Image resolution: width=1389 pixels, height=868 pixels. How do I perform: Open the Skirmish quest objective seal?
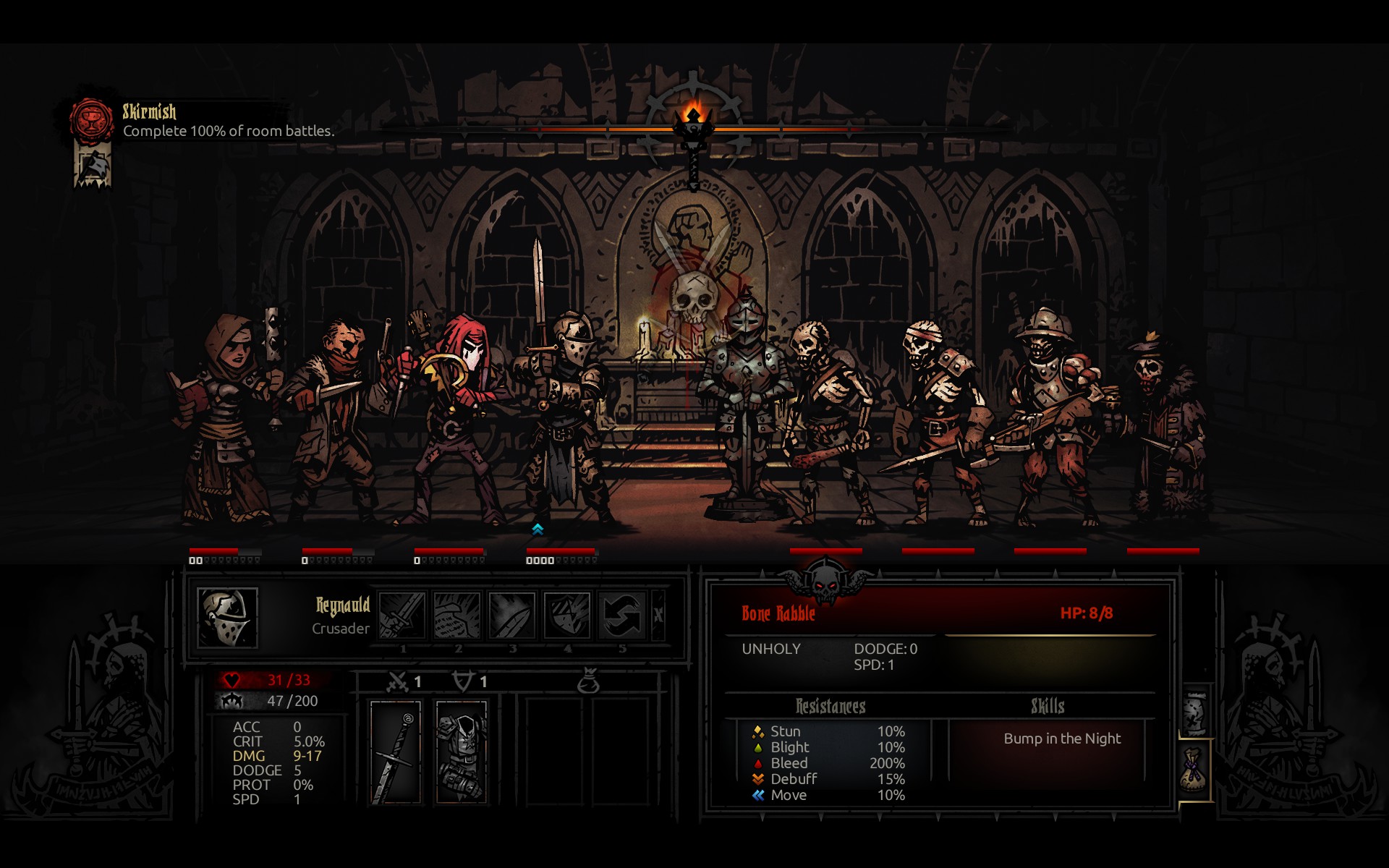(x=91, y=120)
